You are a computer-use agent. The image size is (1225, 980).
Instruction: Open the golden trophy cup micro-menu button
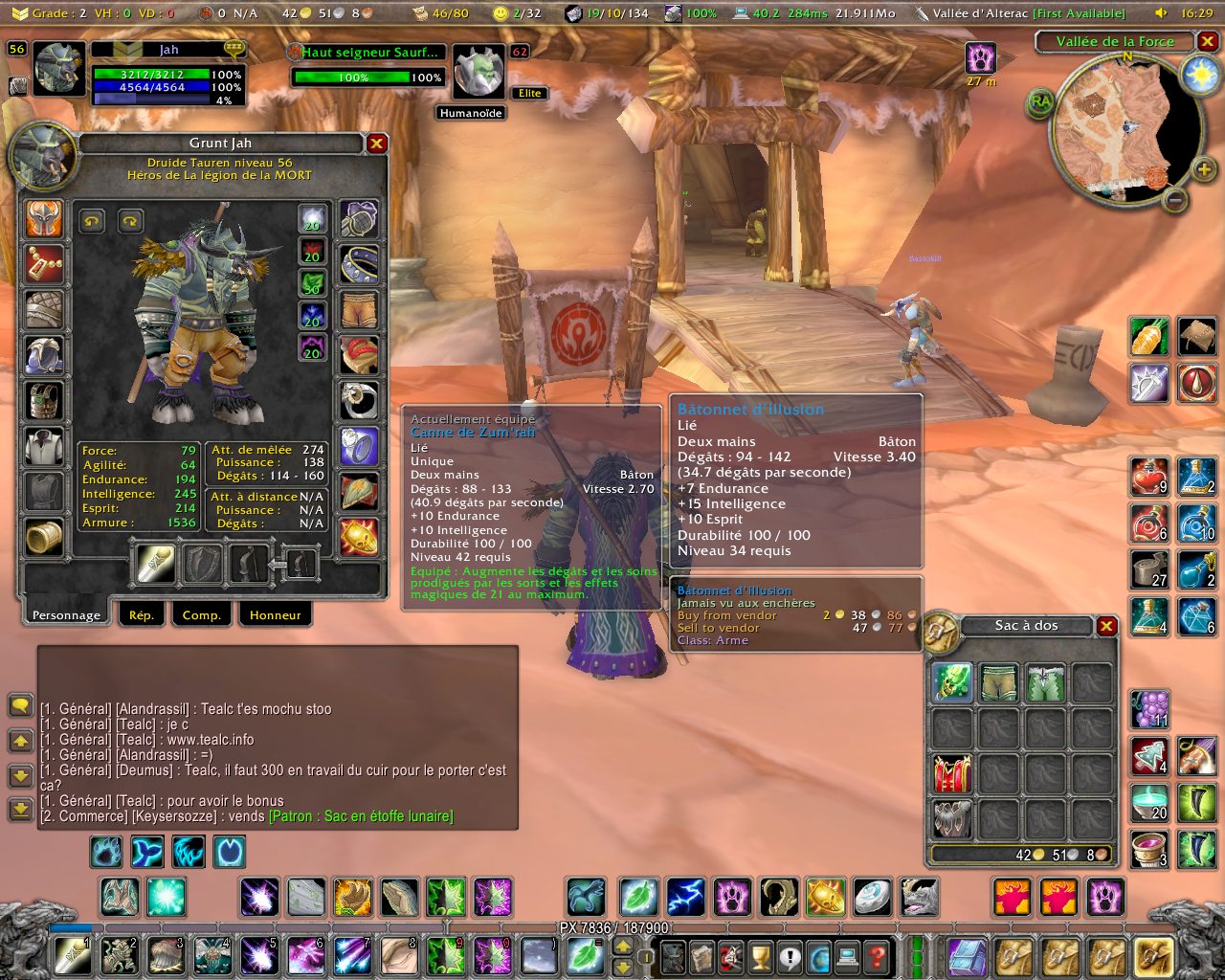coord(760,956)
